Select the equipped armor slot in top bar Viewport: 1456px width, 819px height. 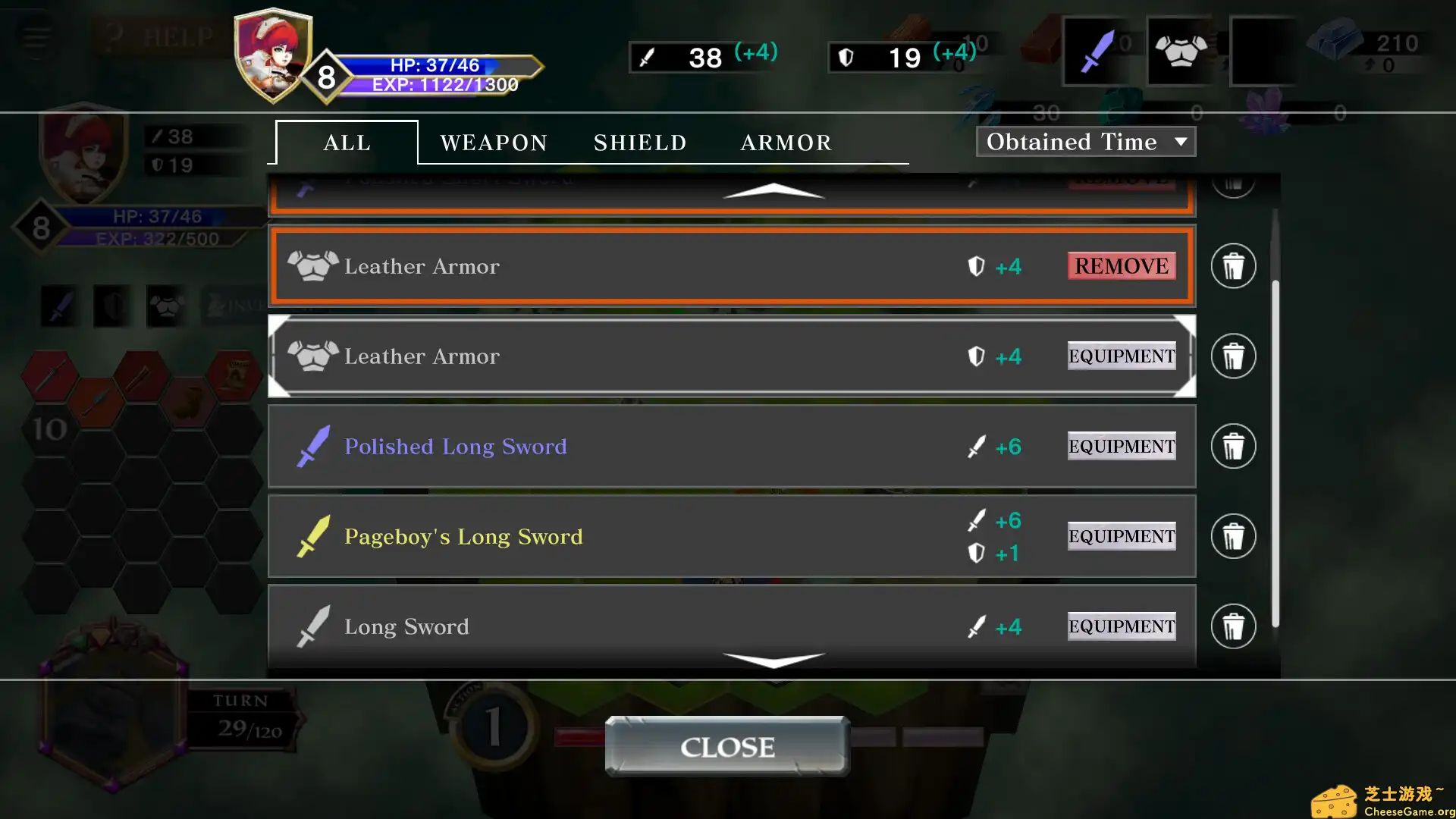(x=1180, y=52)
